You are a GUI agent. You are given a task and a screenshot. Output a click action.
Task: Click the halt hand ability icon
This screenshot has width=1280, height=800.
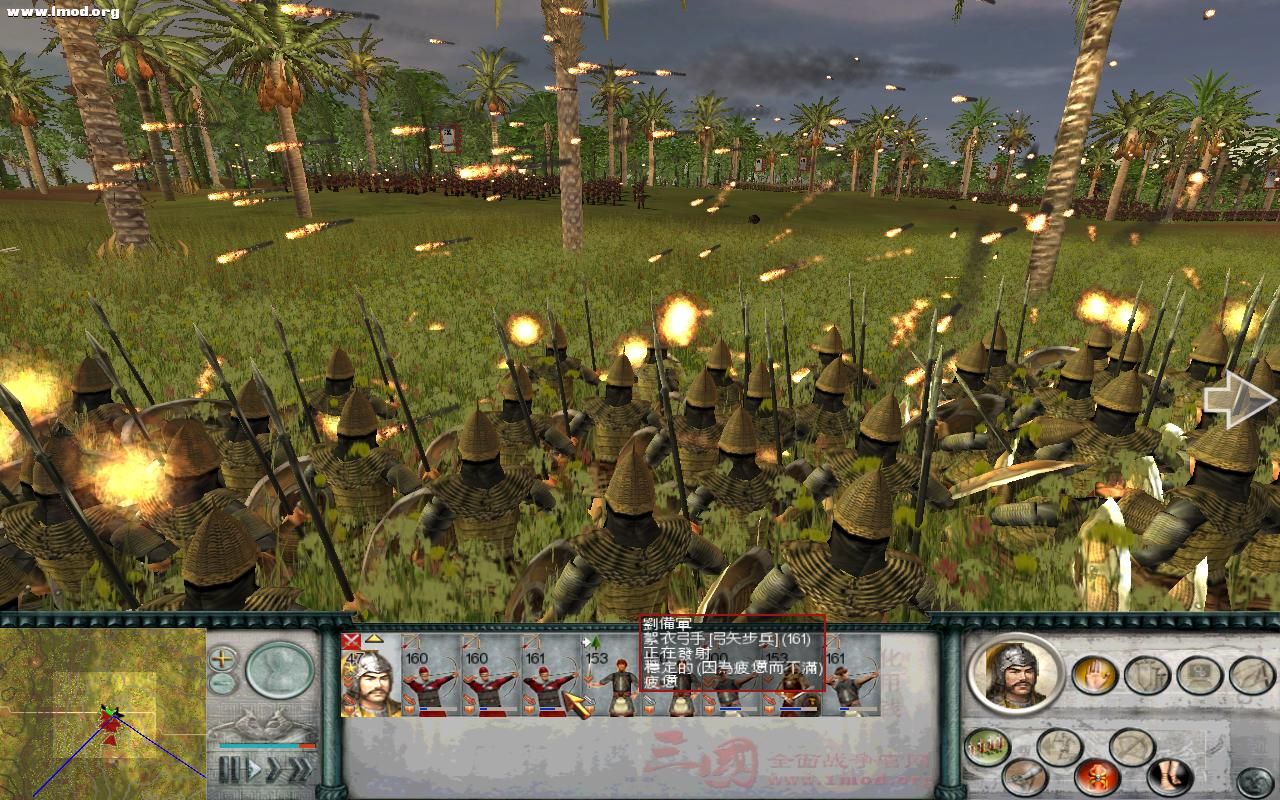pyautogui.click(x=1092, y=674)
